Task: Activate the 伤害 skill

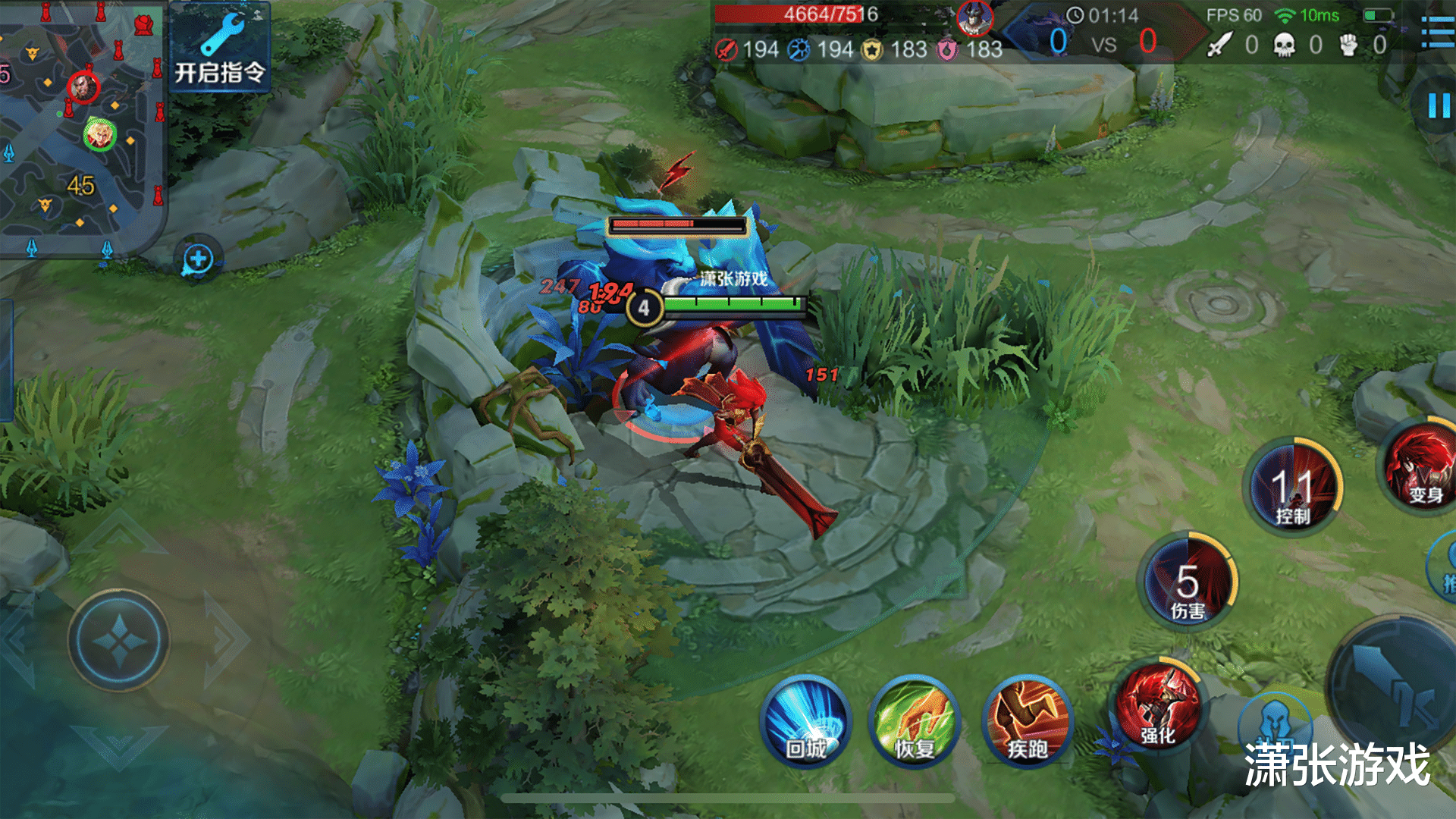Action: 1188,582
